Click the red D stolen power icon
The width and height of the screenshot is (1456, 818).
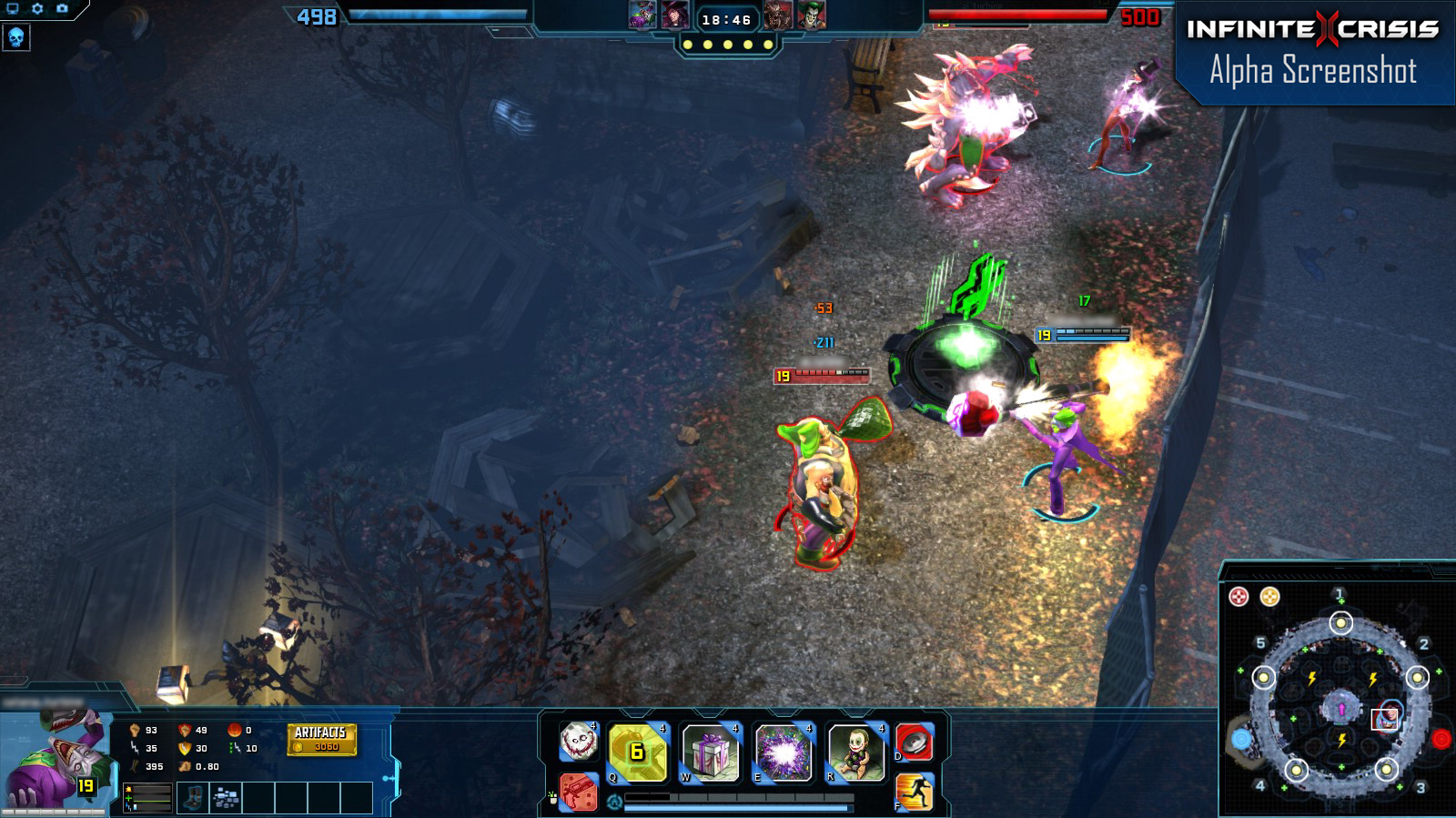tap(916, 742)
